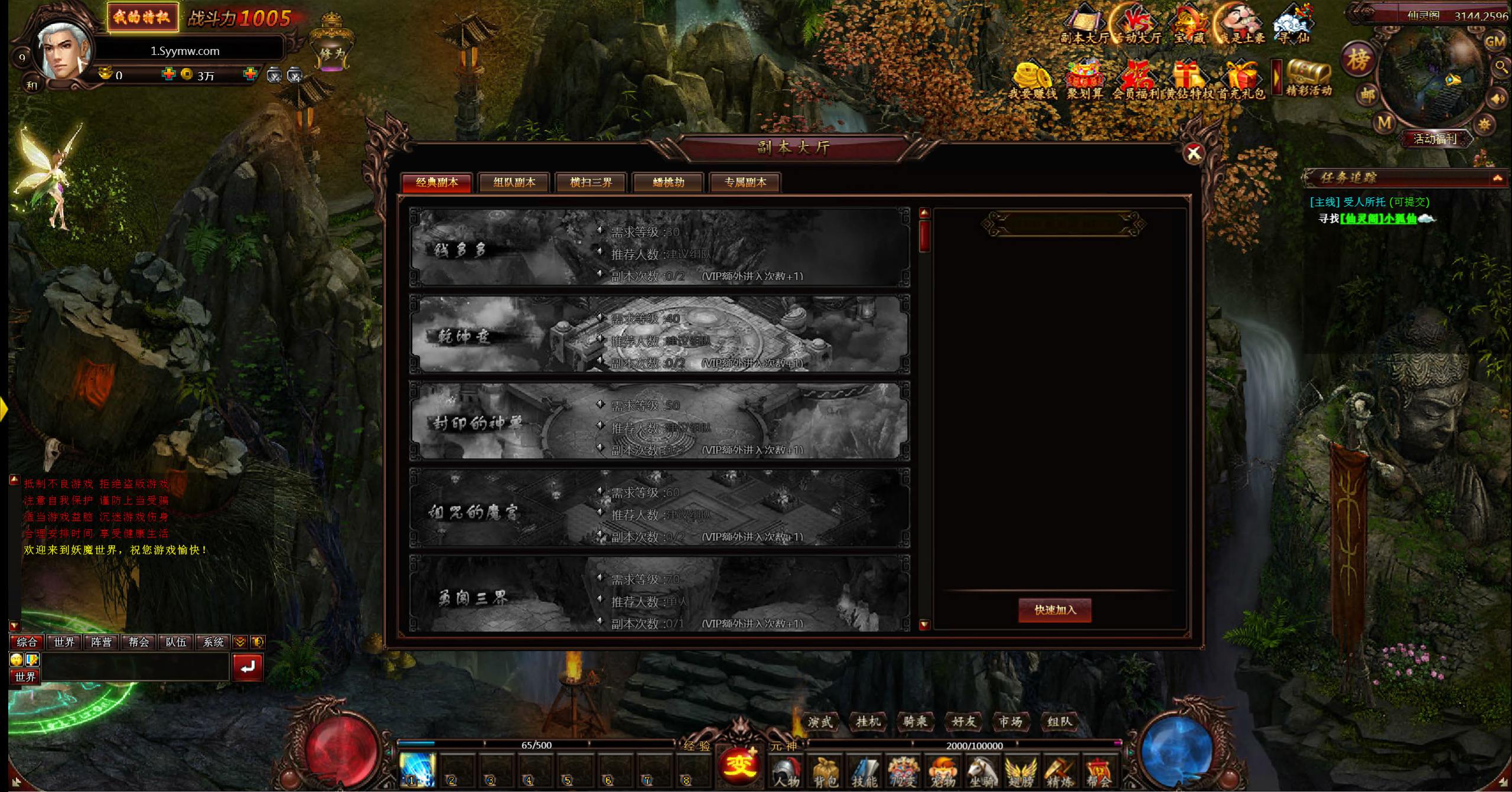The width and height of the screenshot is (1512, 792).
Task: Select the 蟠桃劫 tab
Action: pos(668,182)
